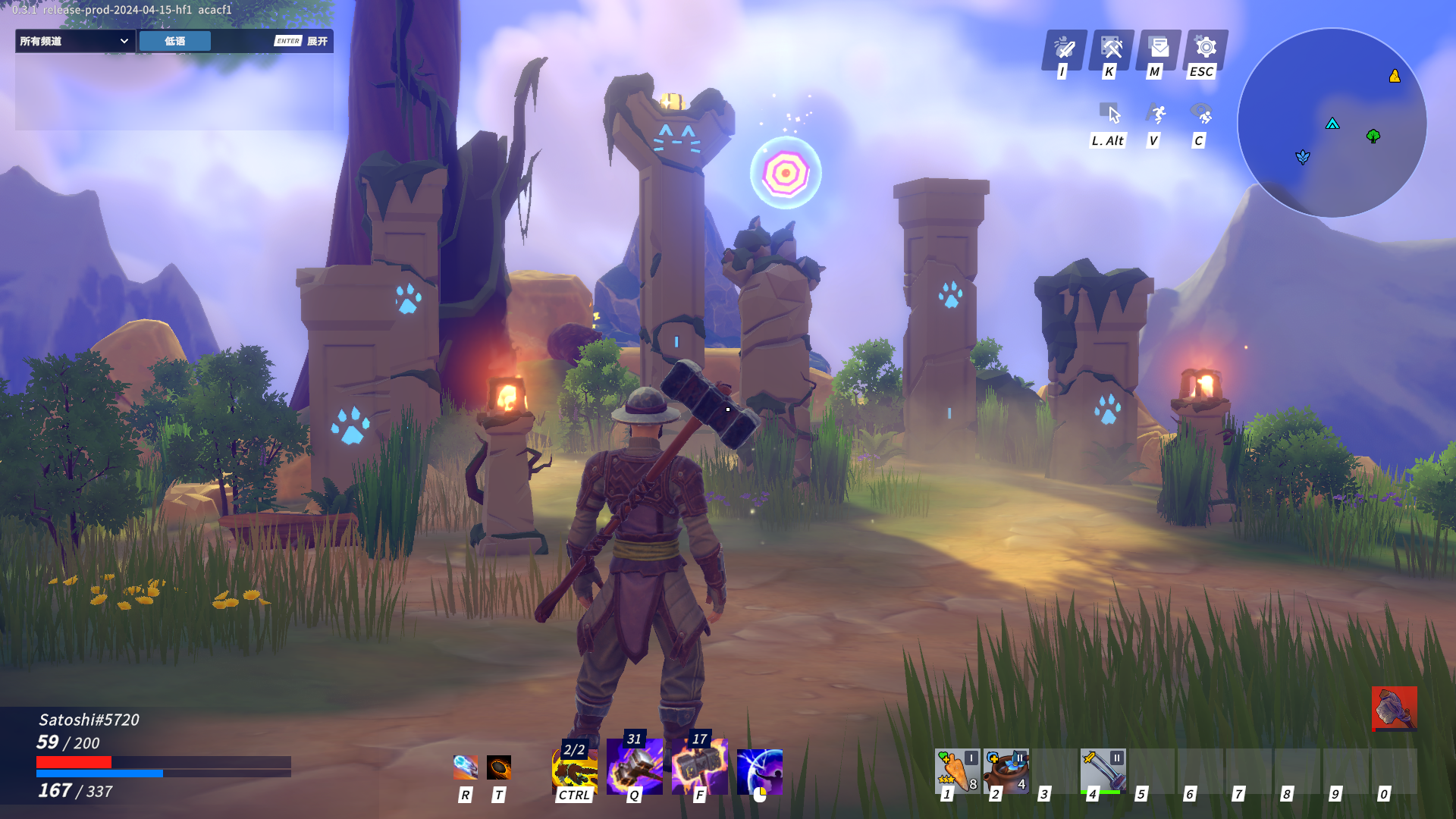Click the equipped stone hammer weapon icon
This screenshot has height=819, width=1456.
1394,709
